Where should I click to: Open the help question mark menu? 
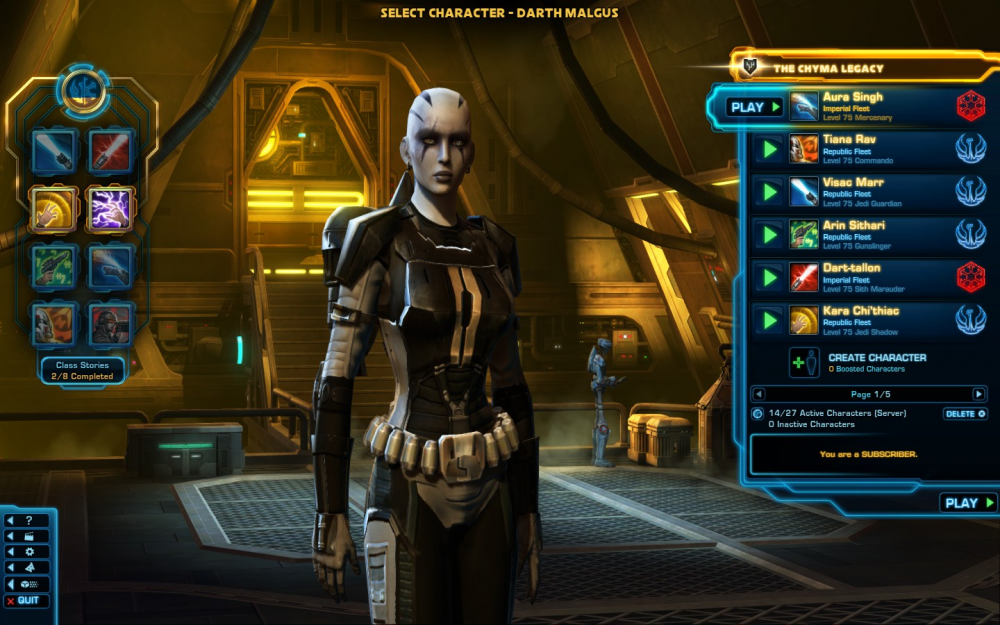coord(27,521)
